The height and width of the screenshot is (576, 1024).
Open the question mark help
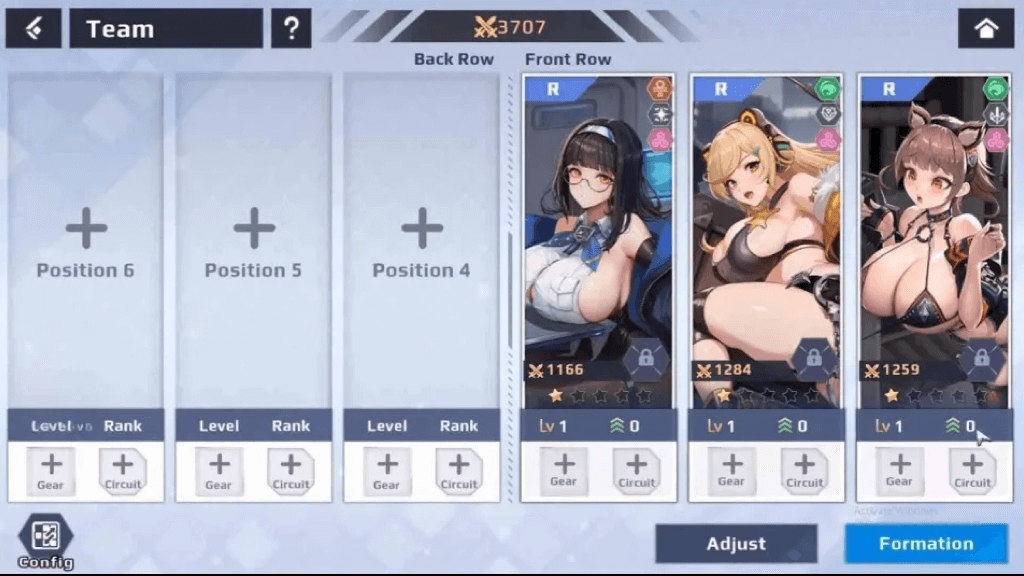point(291,29)
